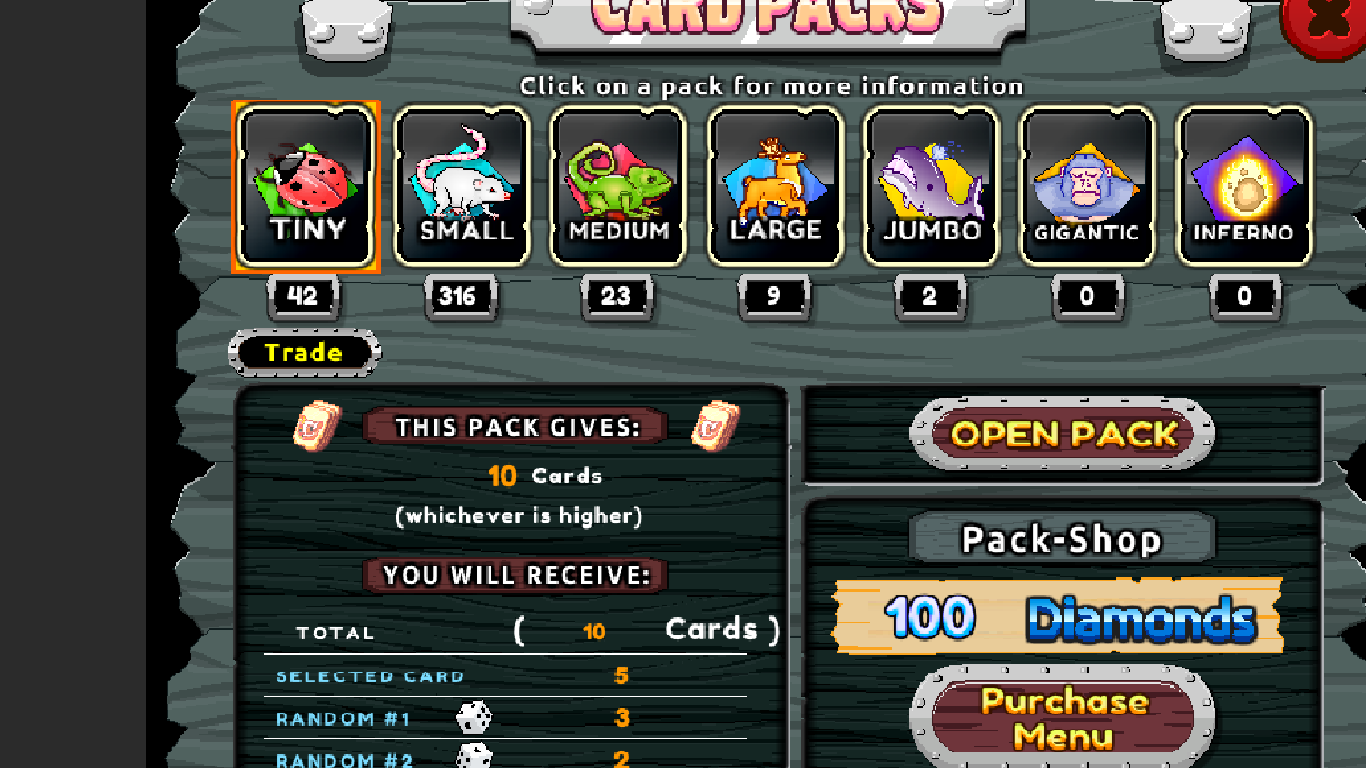1366x768 pixels.
Task: Select the Jumbo whale card pack
Action: point(931,186)
